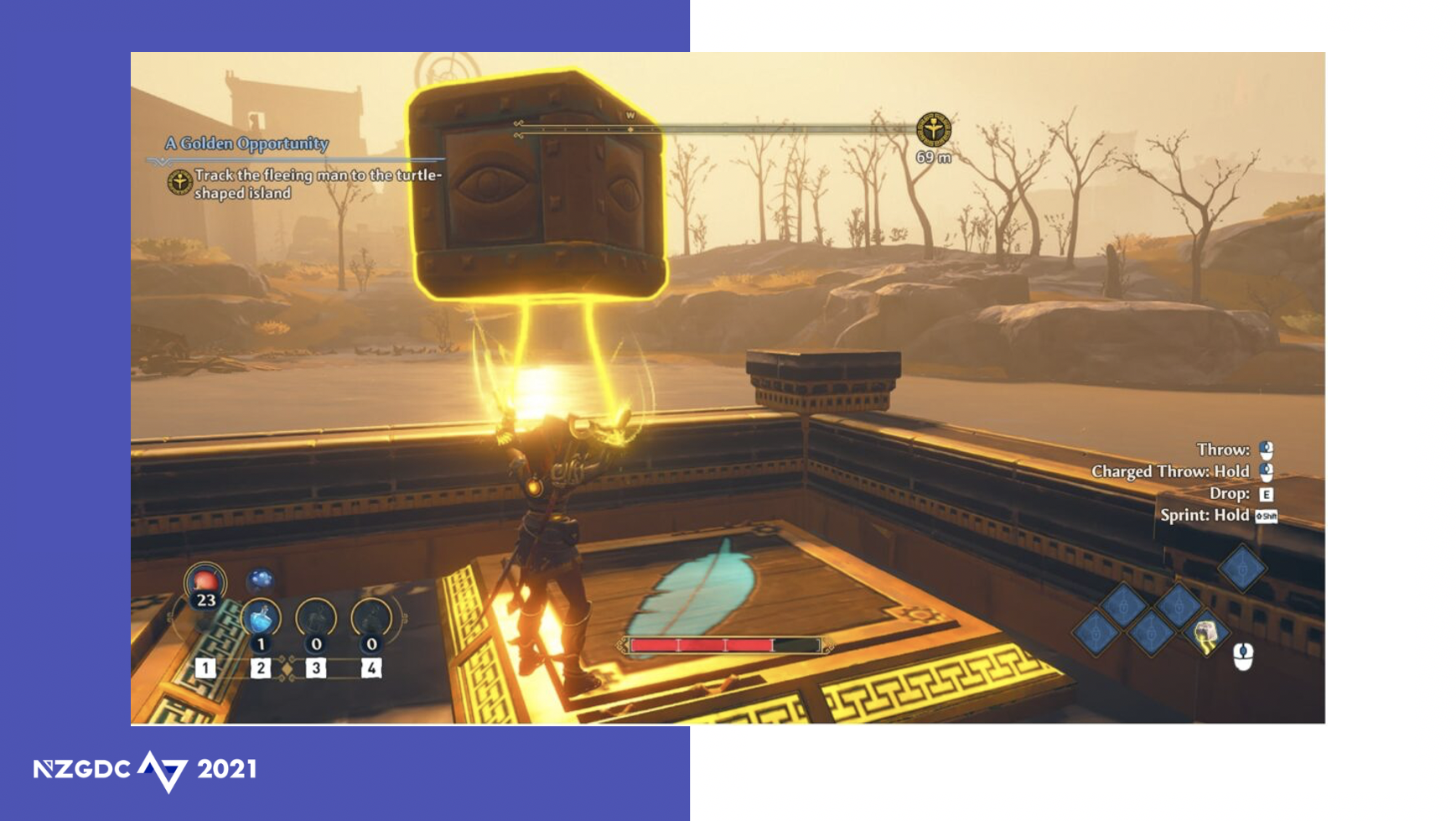Click the quest marker on the compass

[933, 130]
